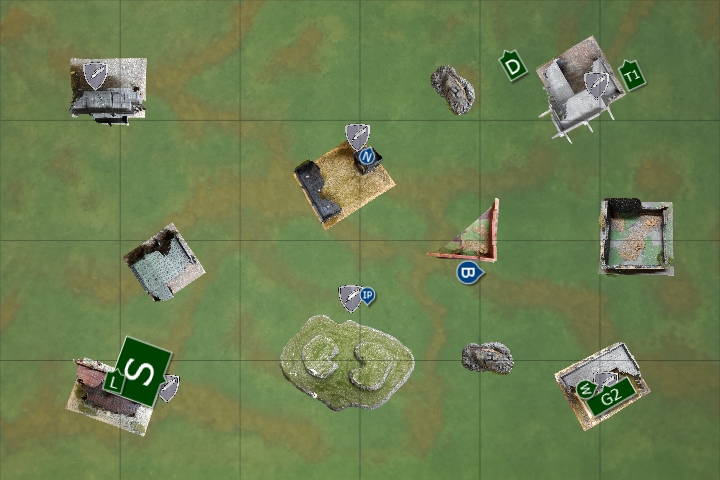Select the shield objective marker next to IP token
Viewport: 720px width, 480px height.
(x=350, y=297)
